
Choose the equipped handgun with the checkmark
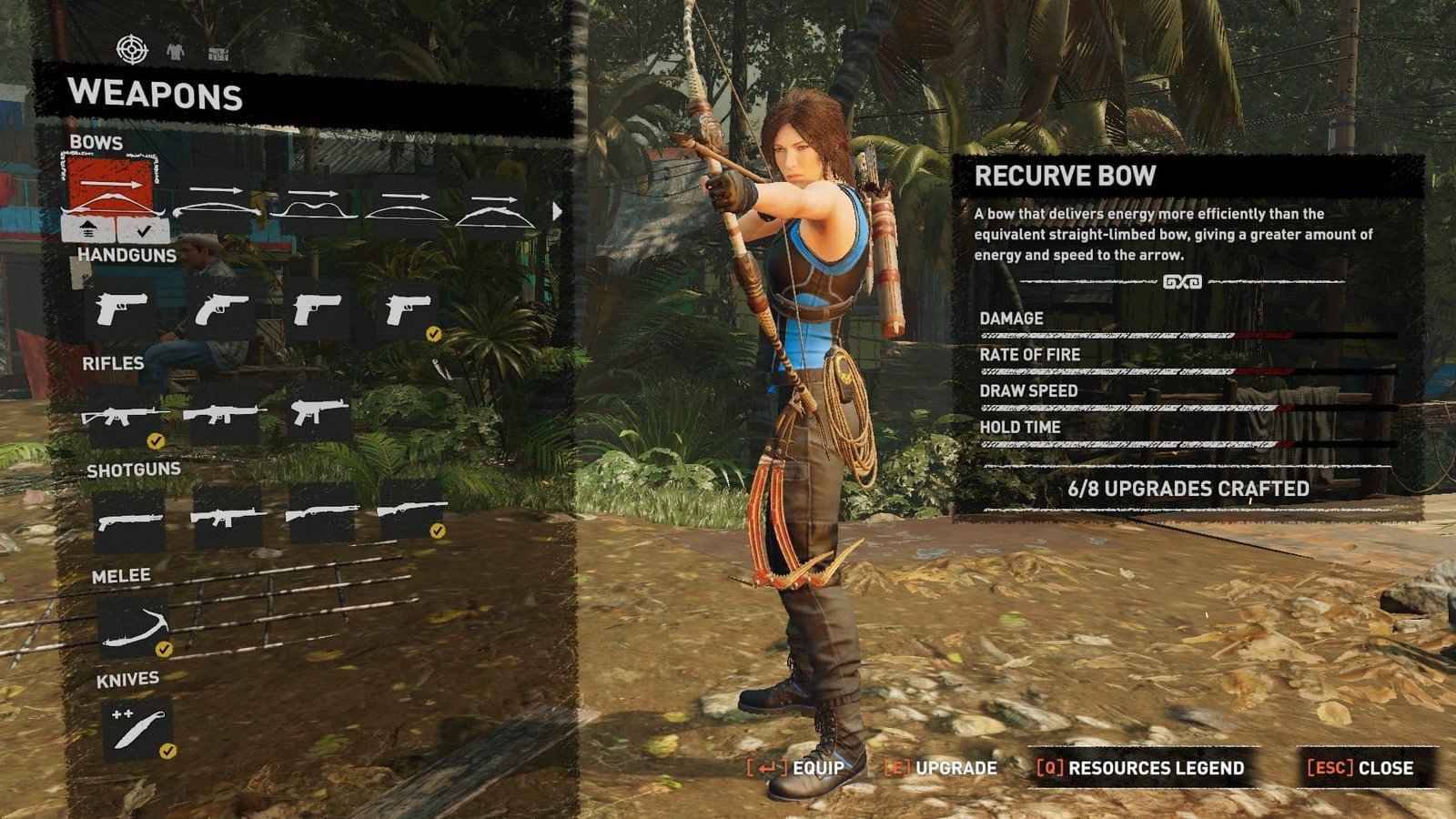[x=406, y=310]
